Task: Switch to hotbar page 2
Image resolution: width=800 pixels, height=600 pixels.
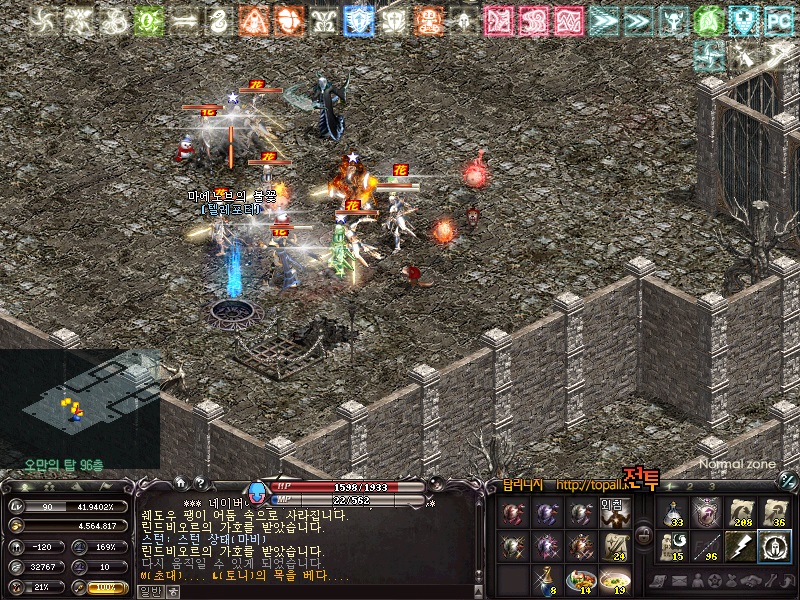Action: 692,485
